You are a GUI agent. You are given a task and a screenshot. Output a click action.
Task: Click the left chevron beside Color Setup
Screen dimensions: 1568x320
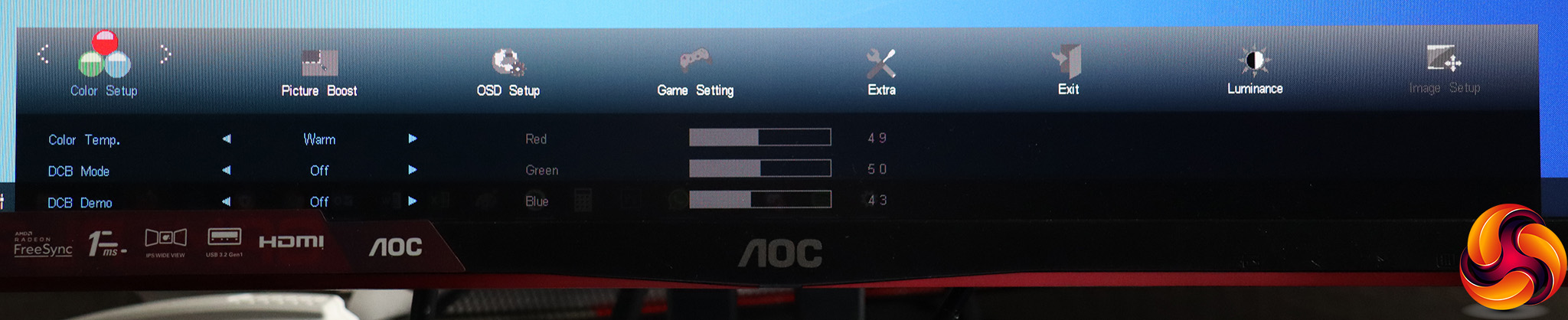pos(43,54)
